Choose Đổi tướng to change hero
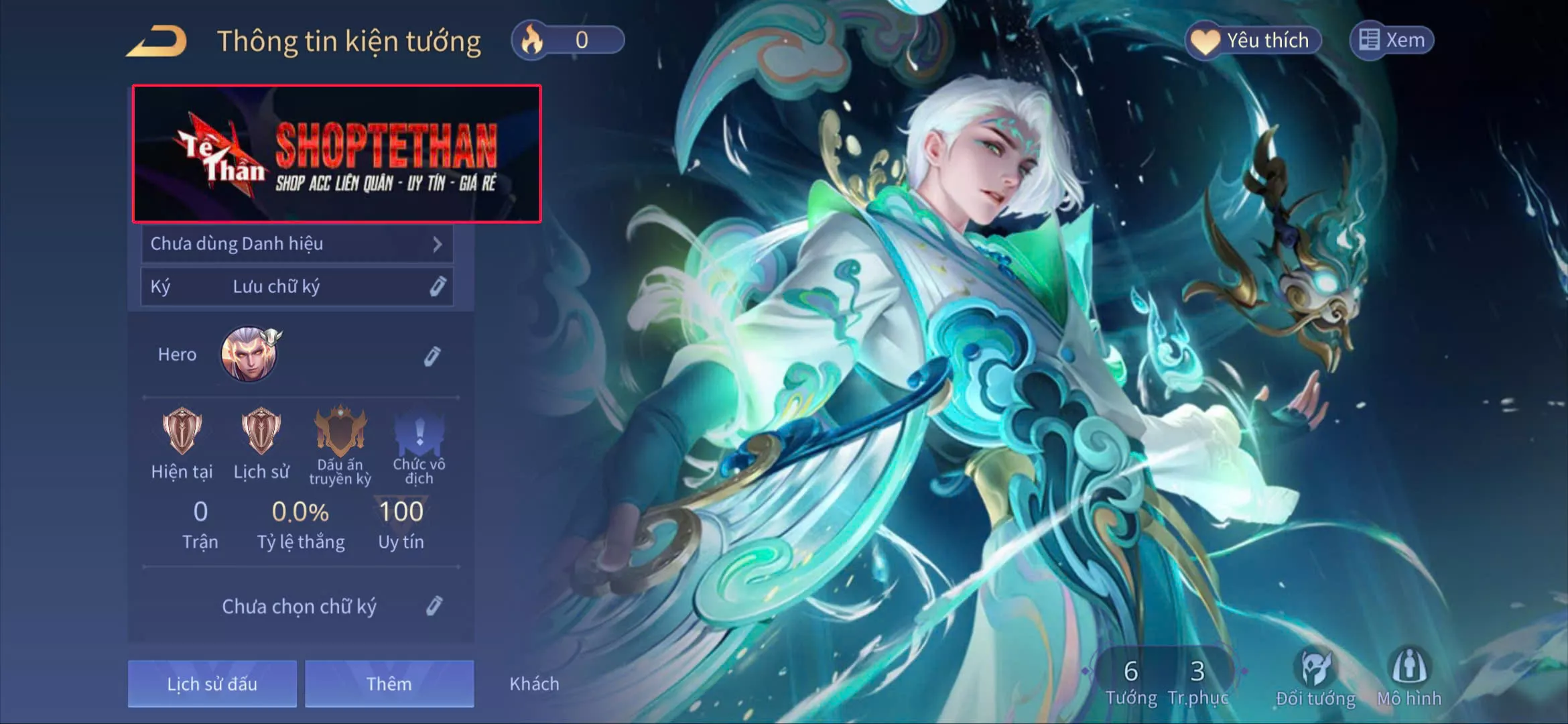Screen dimensions: 1568x724 click(x=1315, y=678)
